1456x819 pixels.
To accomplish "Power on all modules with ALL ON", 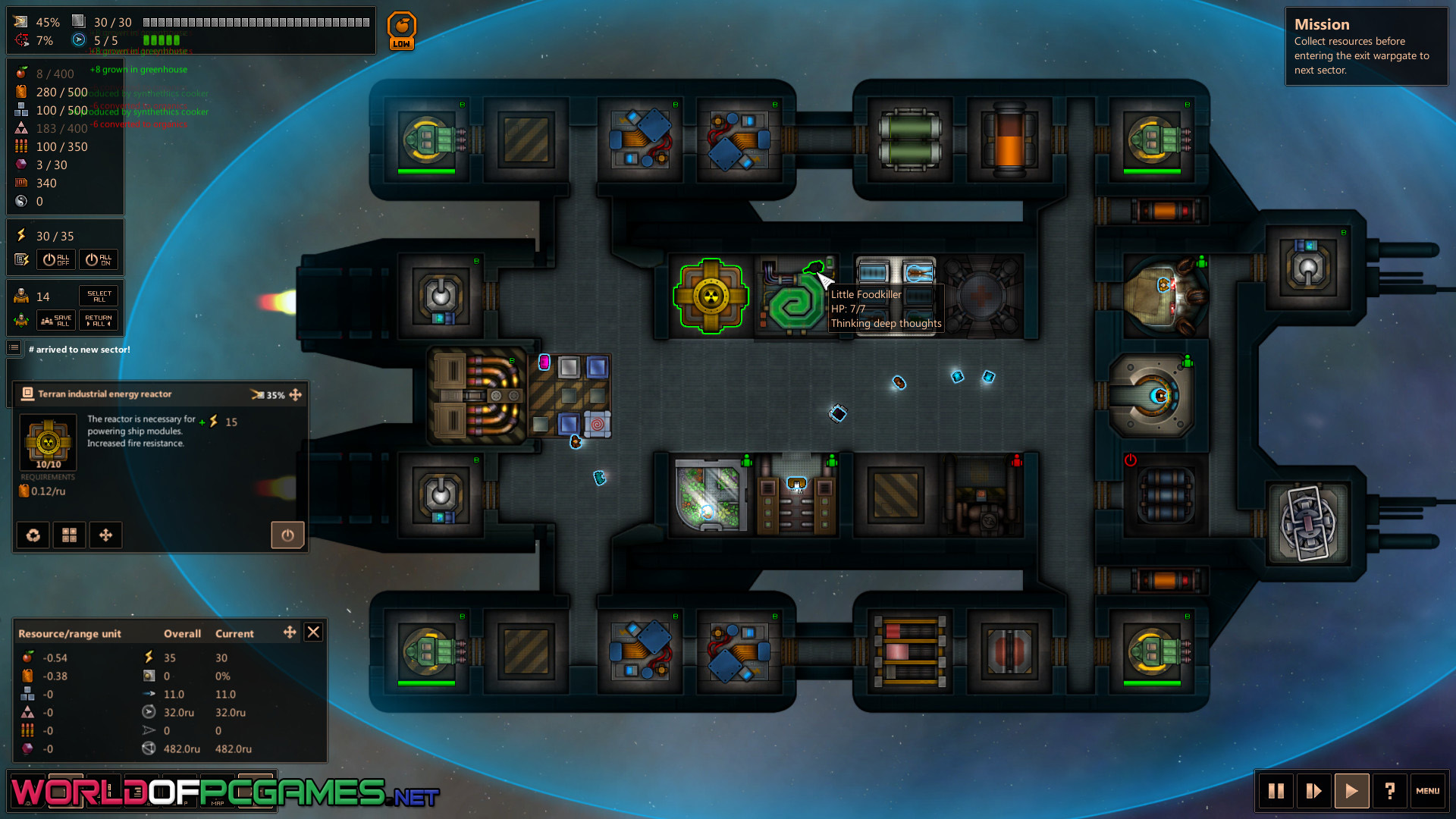I will click(x=99, y=259).
